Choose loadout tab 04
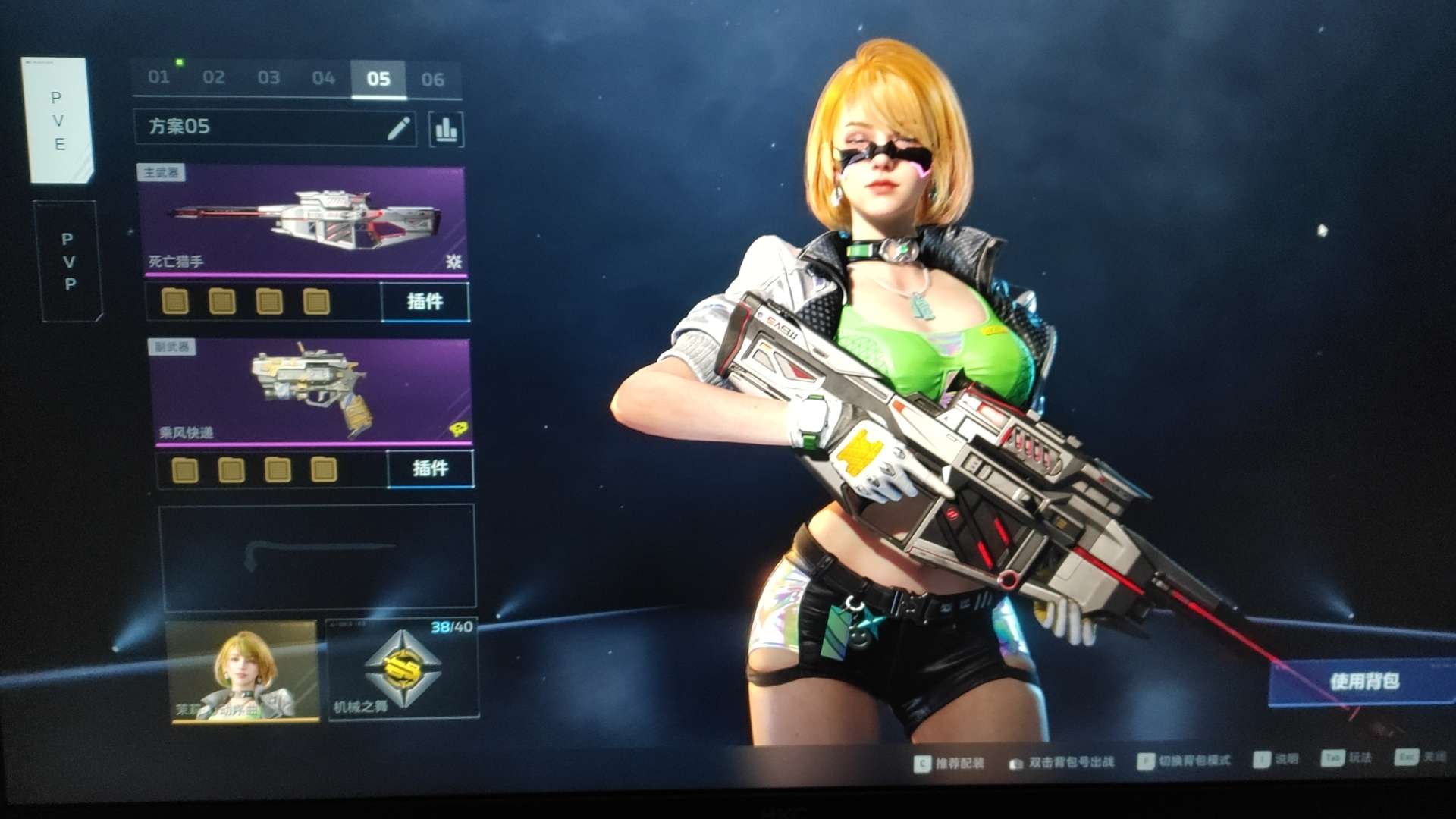 [x=324, y=78]
